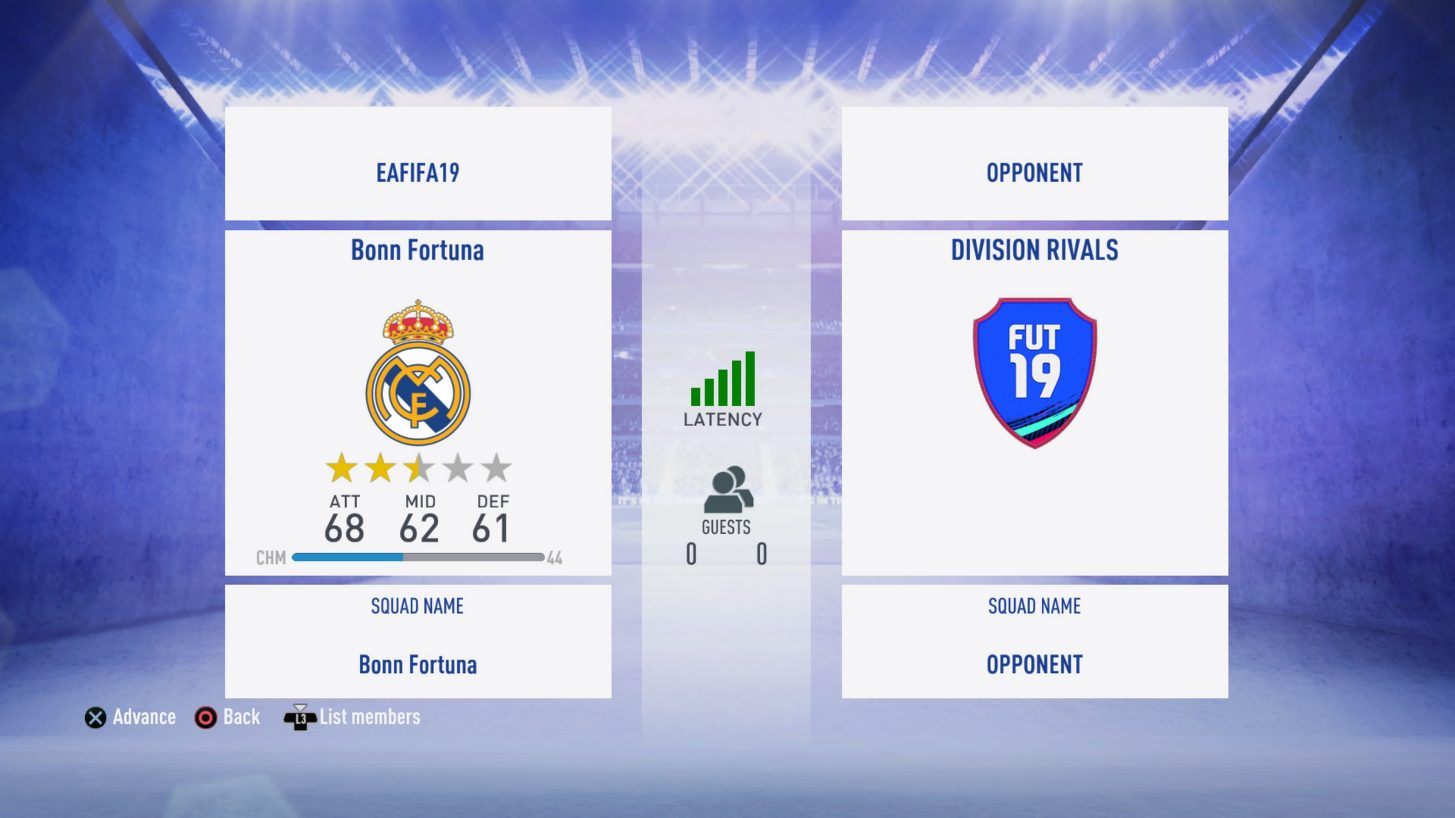Toggle the half-filled third star rating
The image size is (1455, 818).
click(x=417, y=466)
